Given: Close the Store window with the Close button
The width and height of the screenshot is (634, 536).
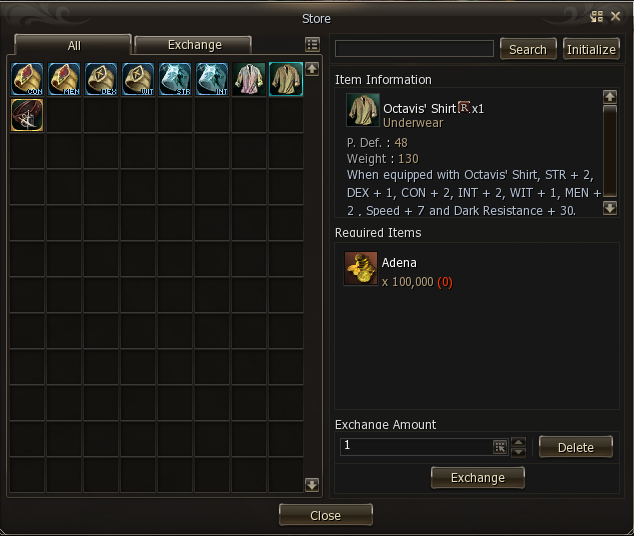Looking at the screenshot, I should pos(325,515).
